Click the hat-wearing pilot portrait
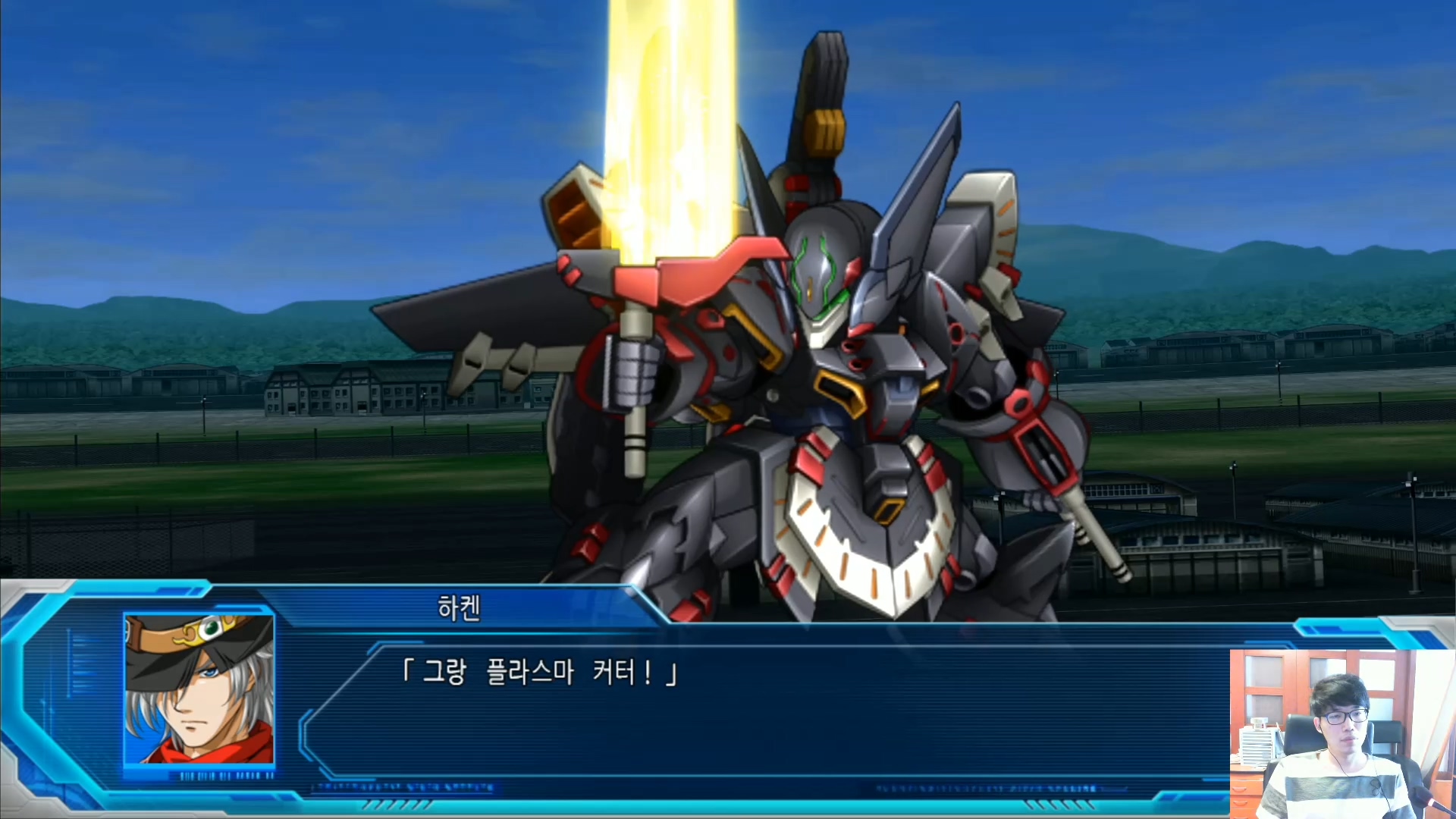Viewport: 1456px width, 819px height. point(199,689)
